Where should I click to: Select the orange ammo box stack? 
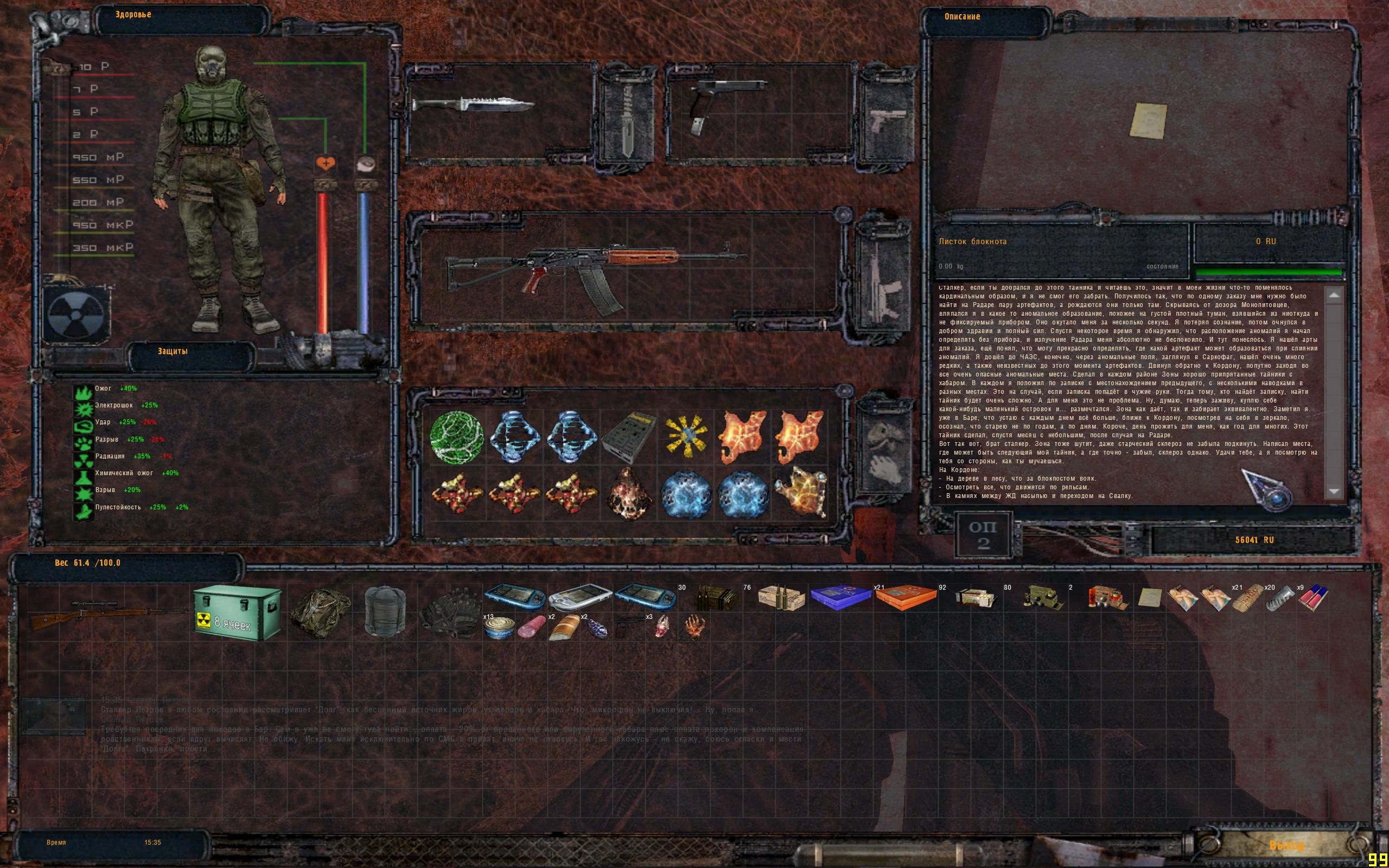click(x=905, y=598)
